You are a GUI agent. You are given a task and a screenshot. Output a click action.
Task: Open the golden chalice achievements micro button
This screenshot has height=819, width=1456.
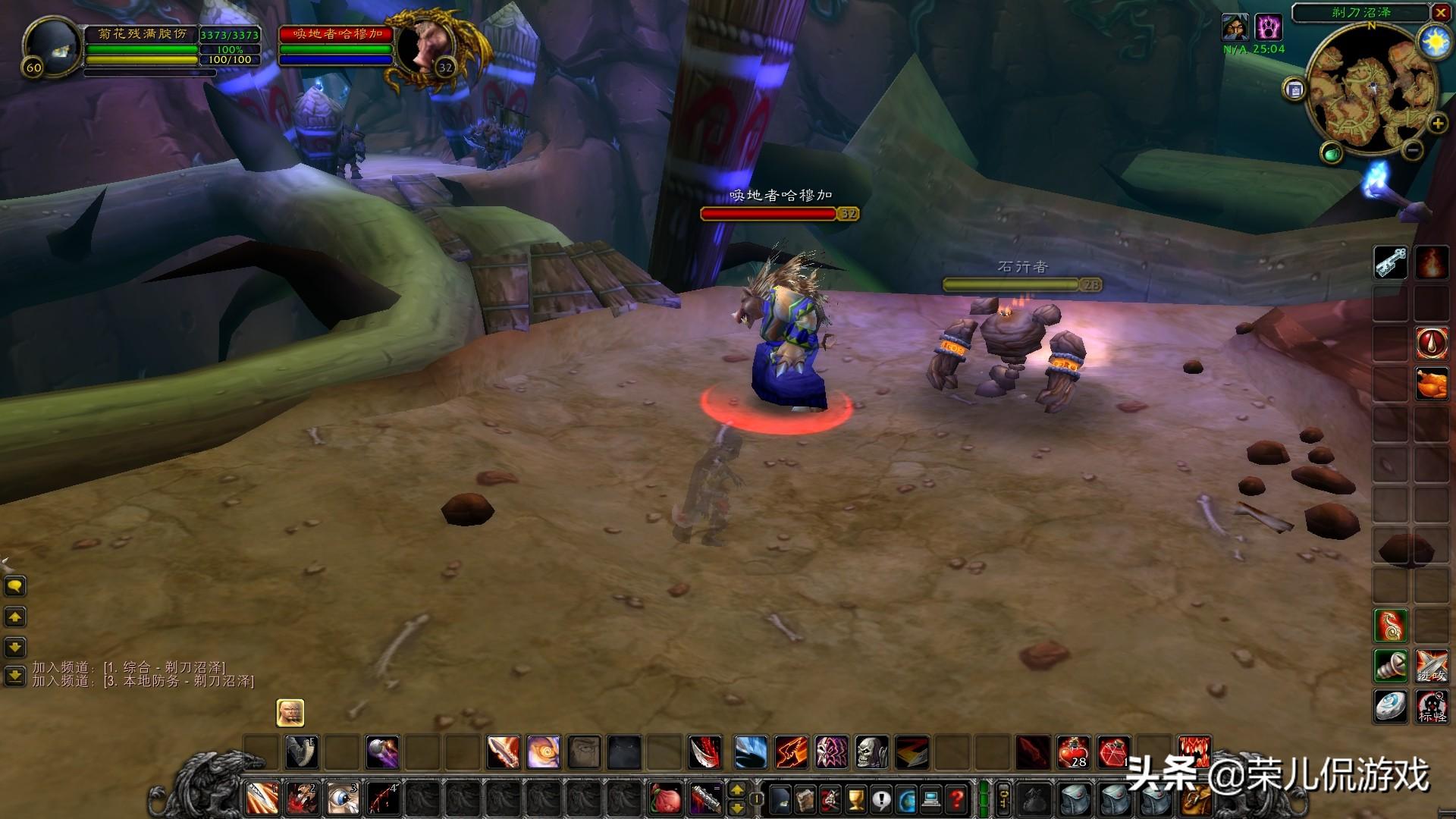pos(855,799)
